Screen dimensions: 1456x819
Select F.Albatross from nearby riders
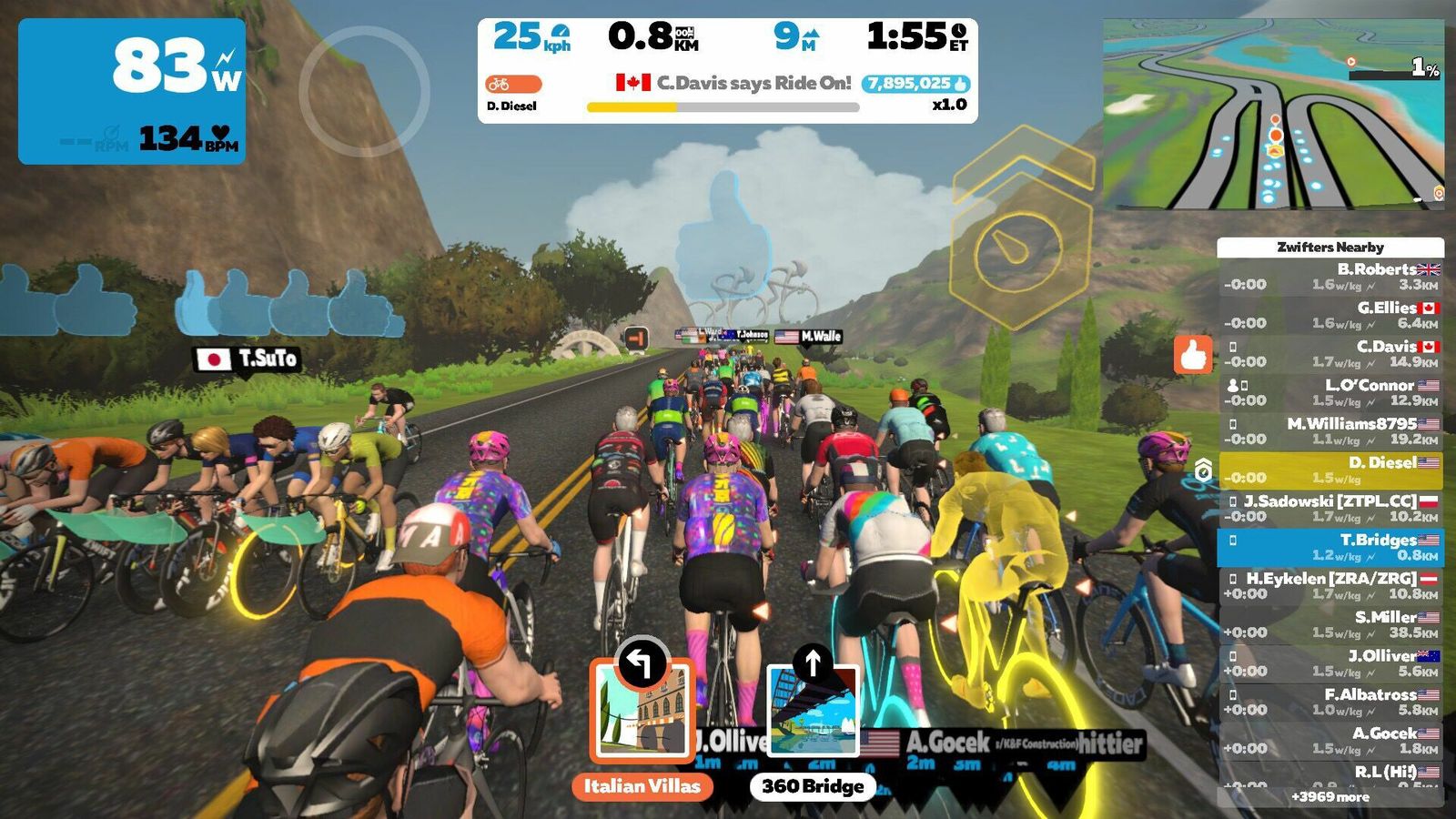click(x=1330, y=702)
